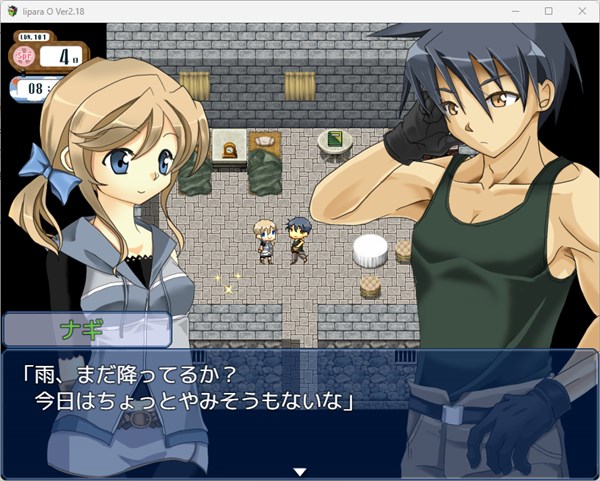Minimize the game window
This screenshot has height=481, width=600.
click(x=521, y=10)
